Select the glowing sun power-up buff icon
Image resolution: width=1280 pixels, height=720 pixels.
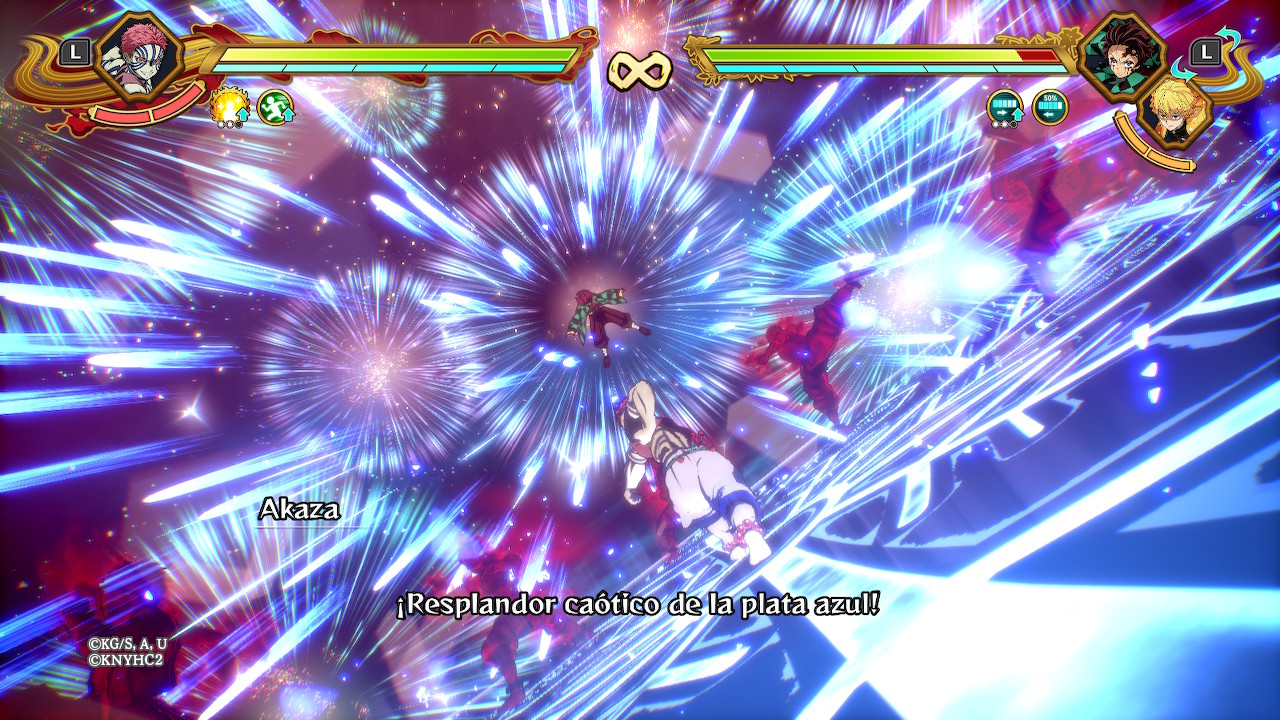point(229,106)
